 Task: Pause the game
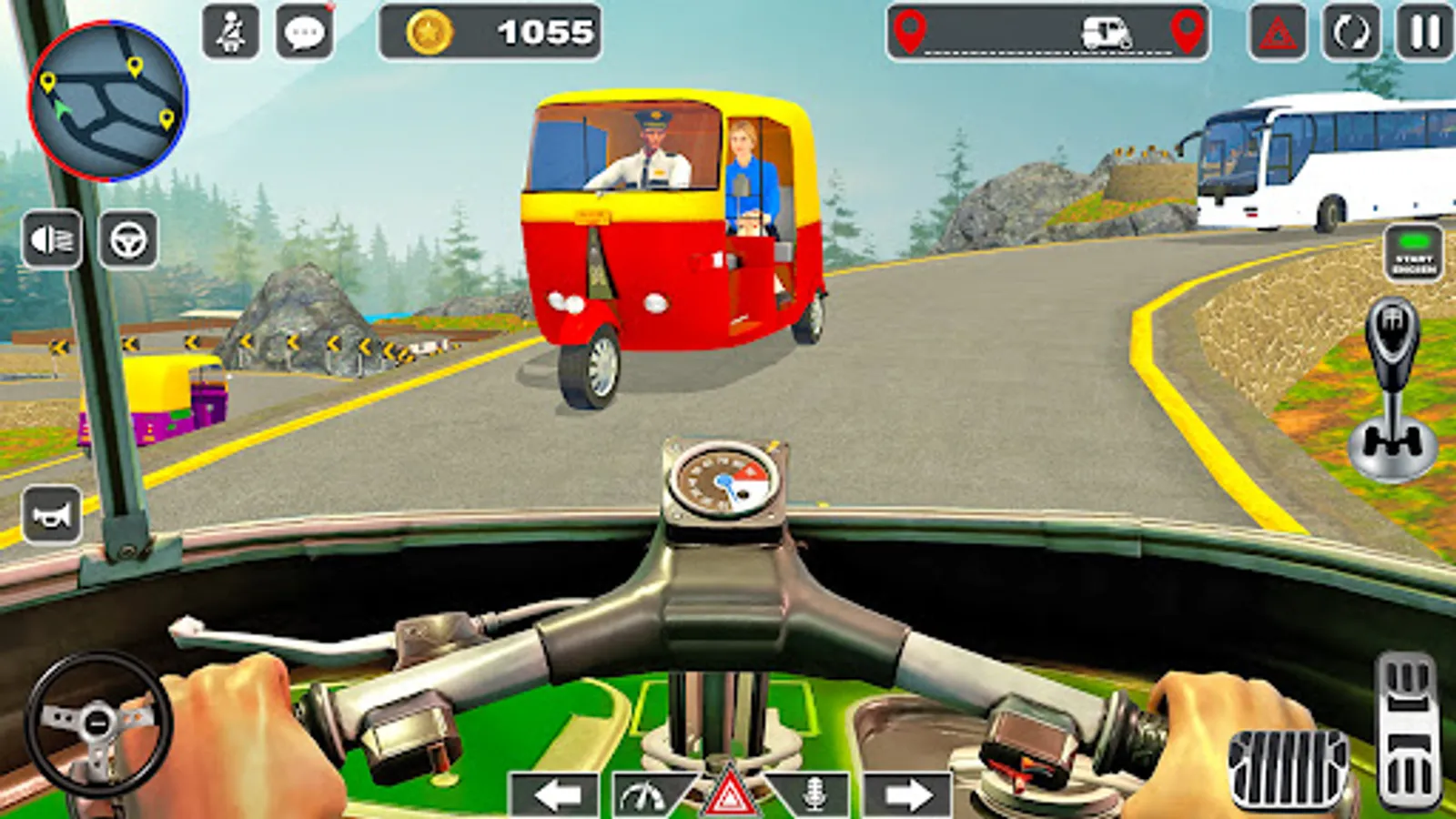pos(1424,33)
